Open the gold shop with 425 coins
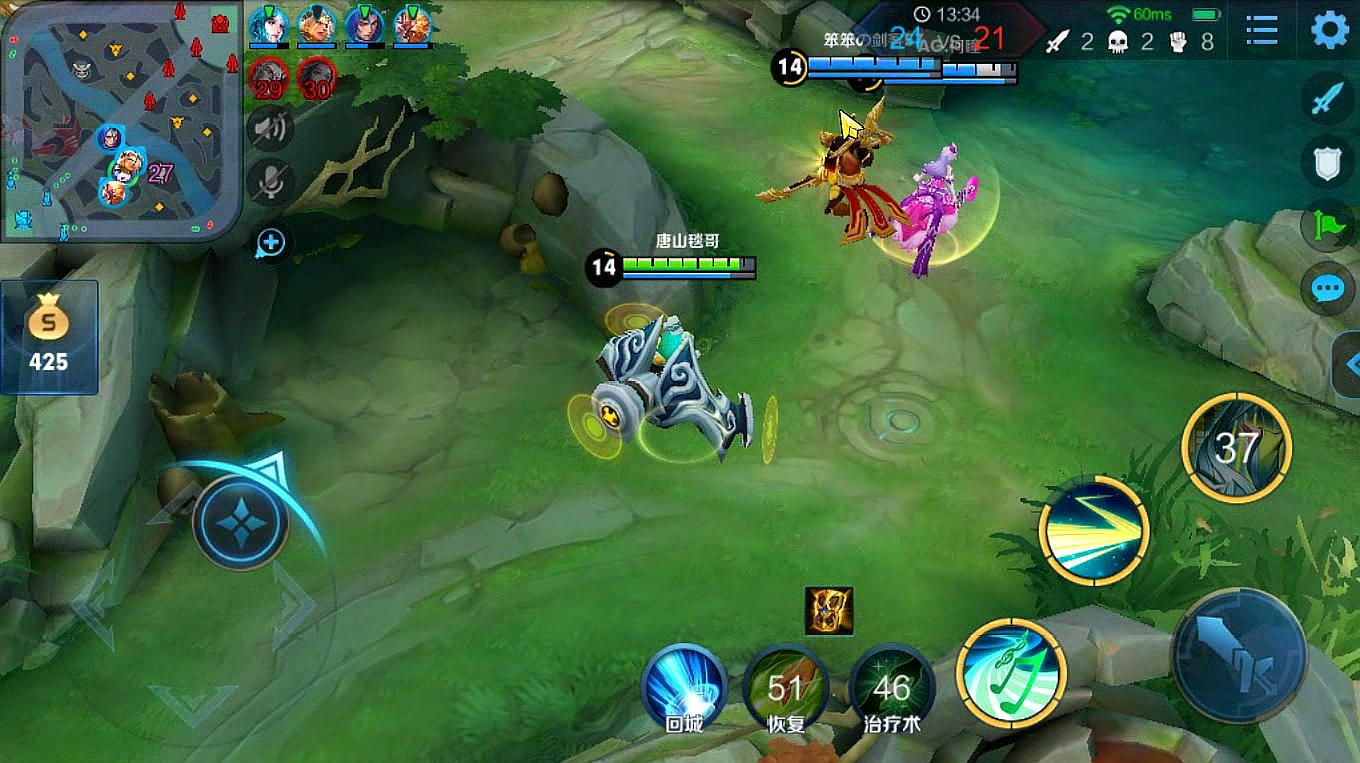 (49, 337)
